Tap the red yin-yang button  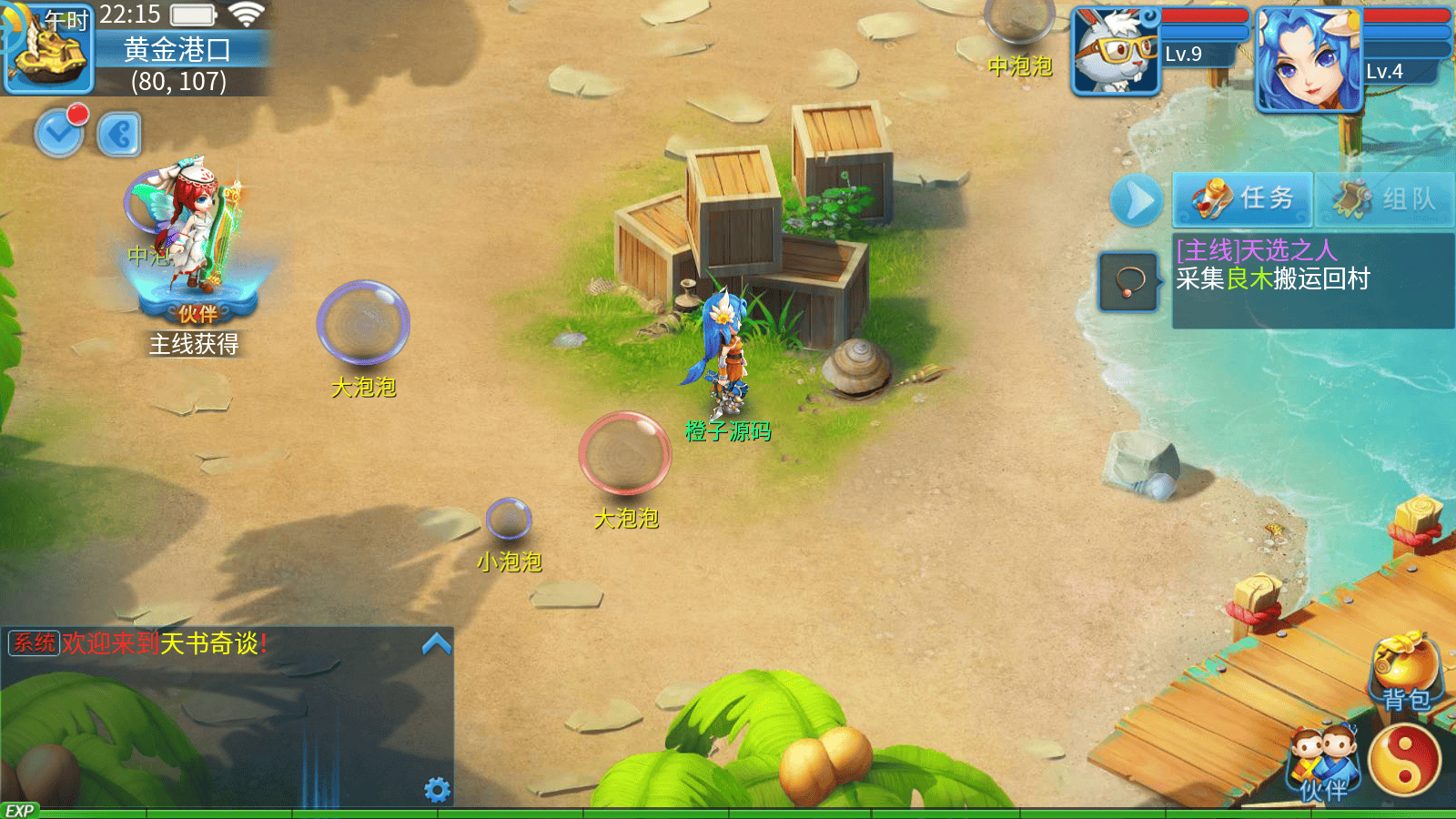(x=1405, y=761)
